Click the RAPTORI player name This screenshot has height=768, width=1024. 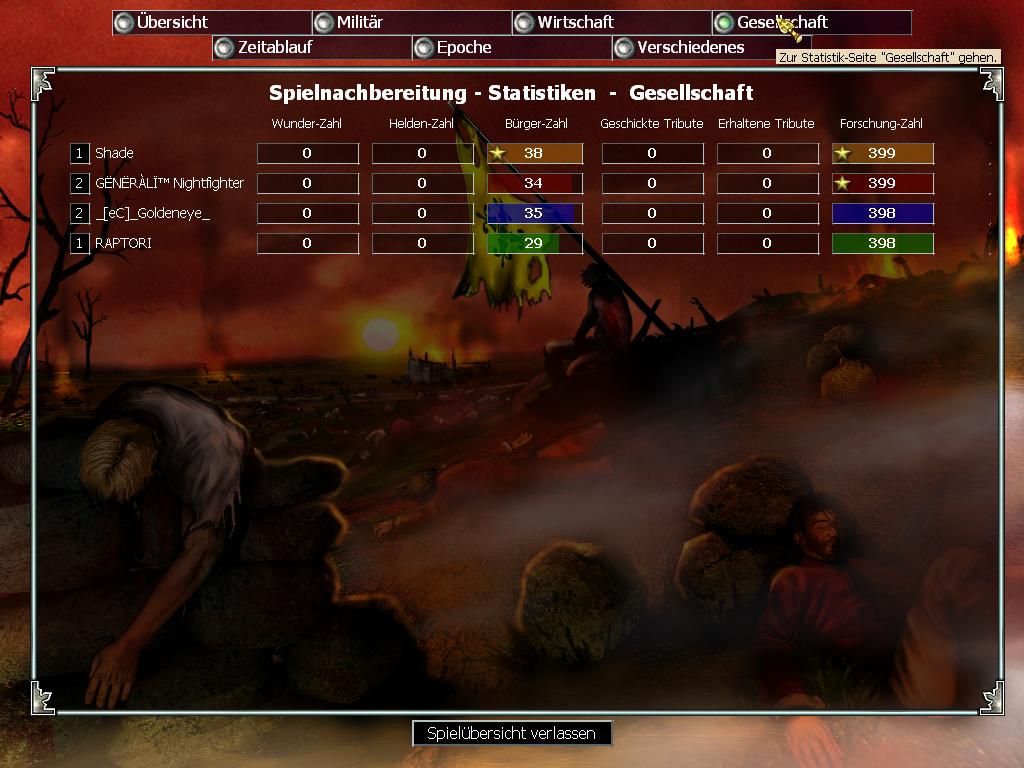(123, 243)
